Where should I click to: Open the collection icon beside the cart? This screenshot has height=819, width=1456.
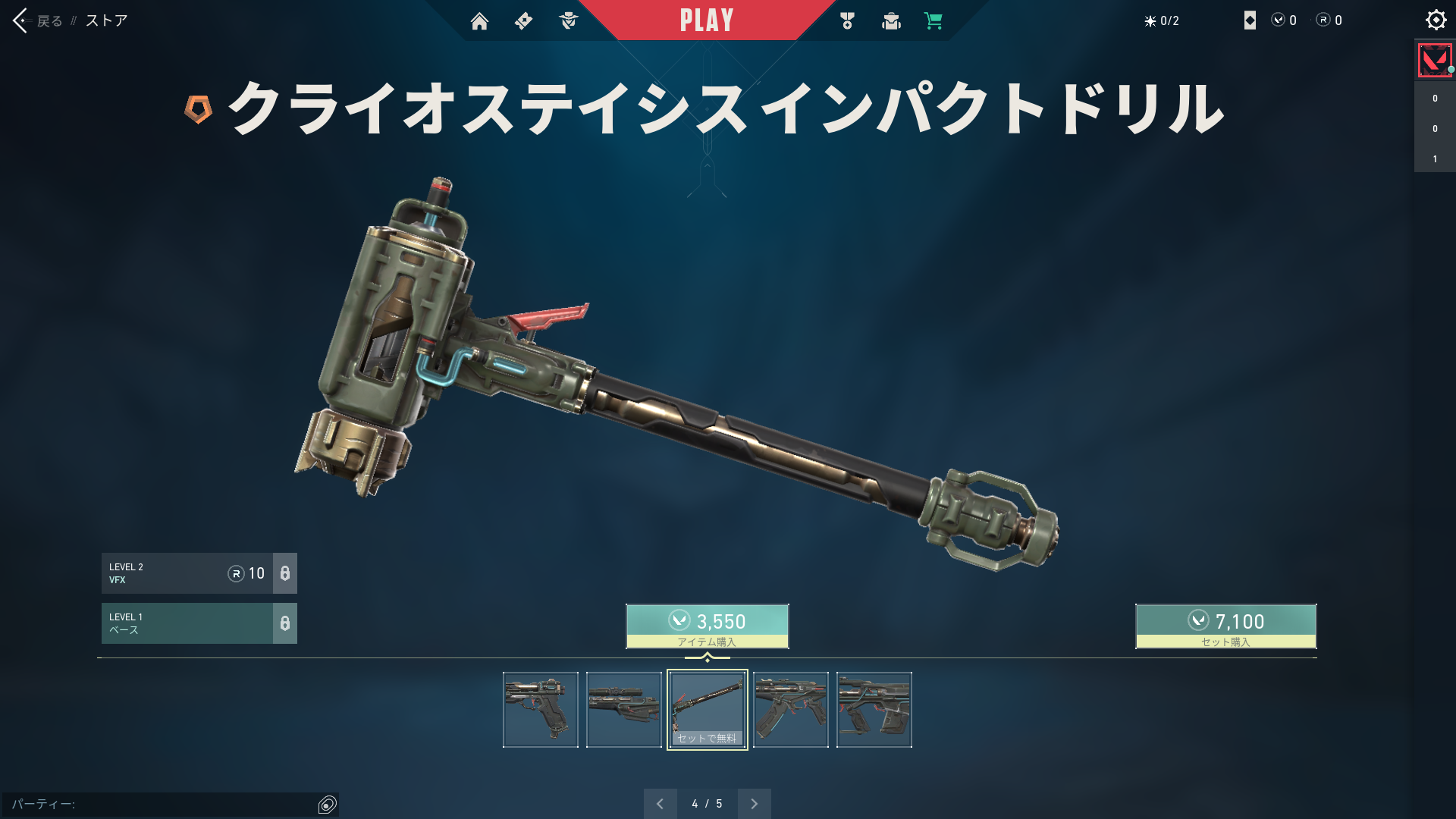coord(891,21)
